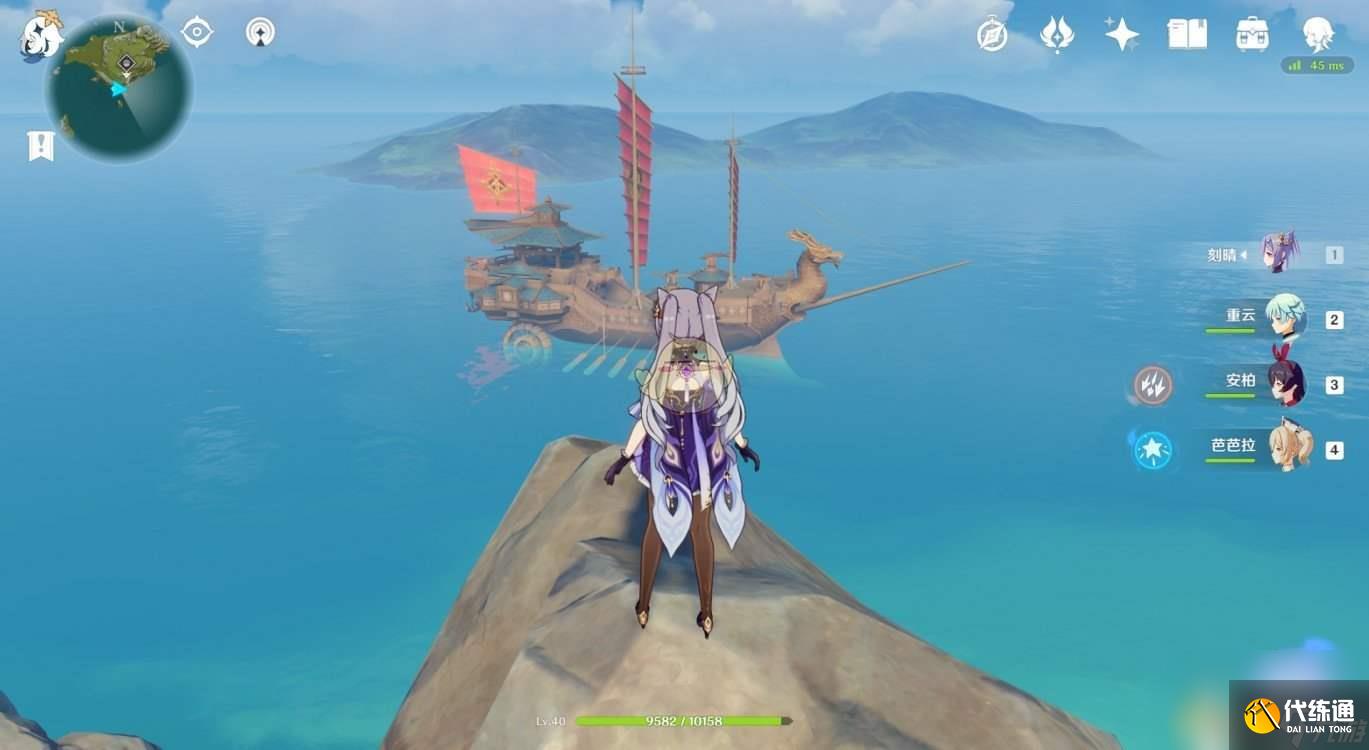Open the compass events icon
This screenshot has height=750, width=1369.
pyautogui.click(x=992, y=35)
